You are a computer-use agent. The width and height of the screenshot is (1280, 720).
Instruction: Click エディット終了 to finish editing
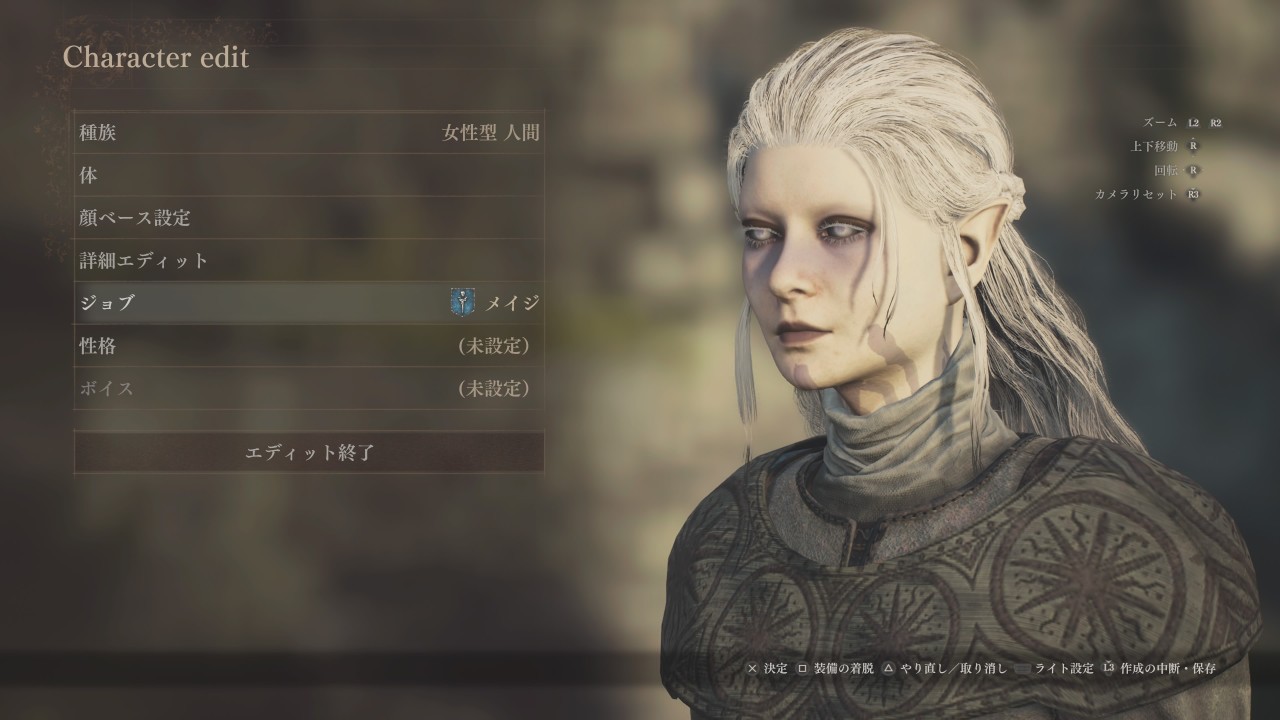click(309, 452)
